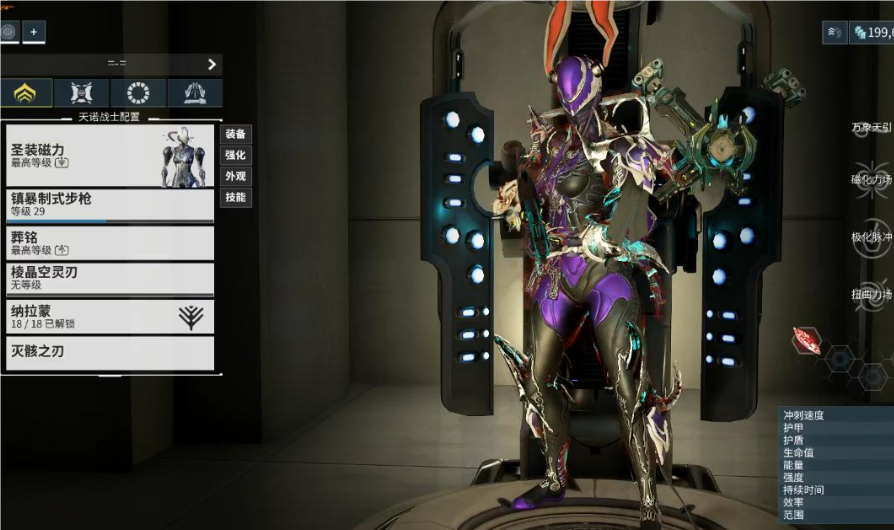Switch to the segmented ring icon tab
The width and height of the screenshot is (894, 530).
[x=138, y=93]
